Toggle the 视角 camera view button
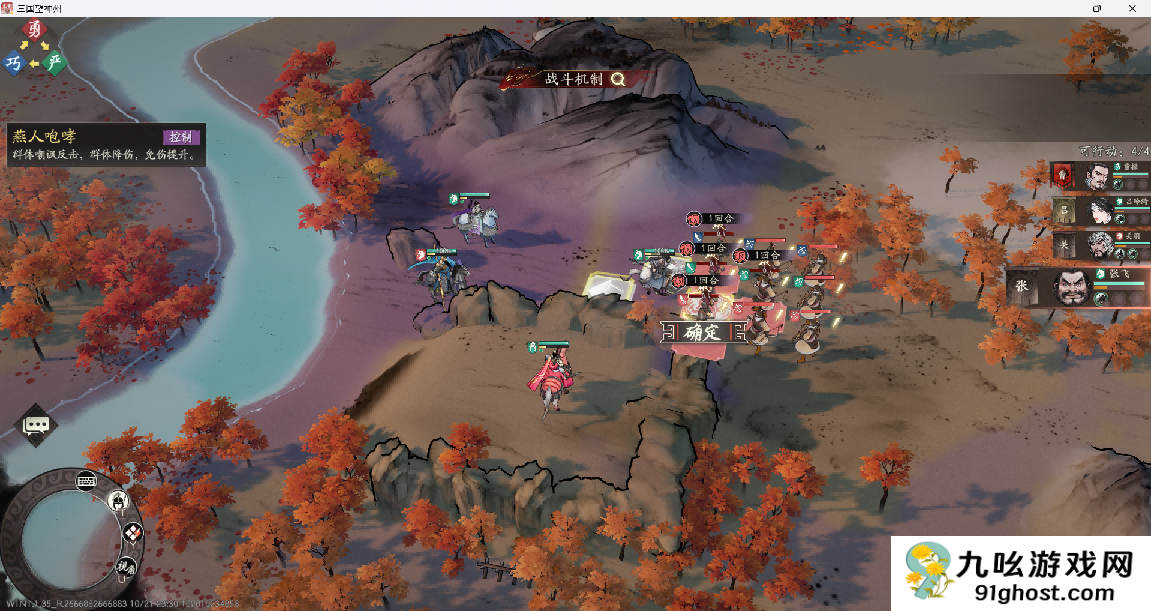 click(126, 567)
